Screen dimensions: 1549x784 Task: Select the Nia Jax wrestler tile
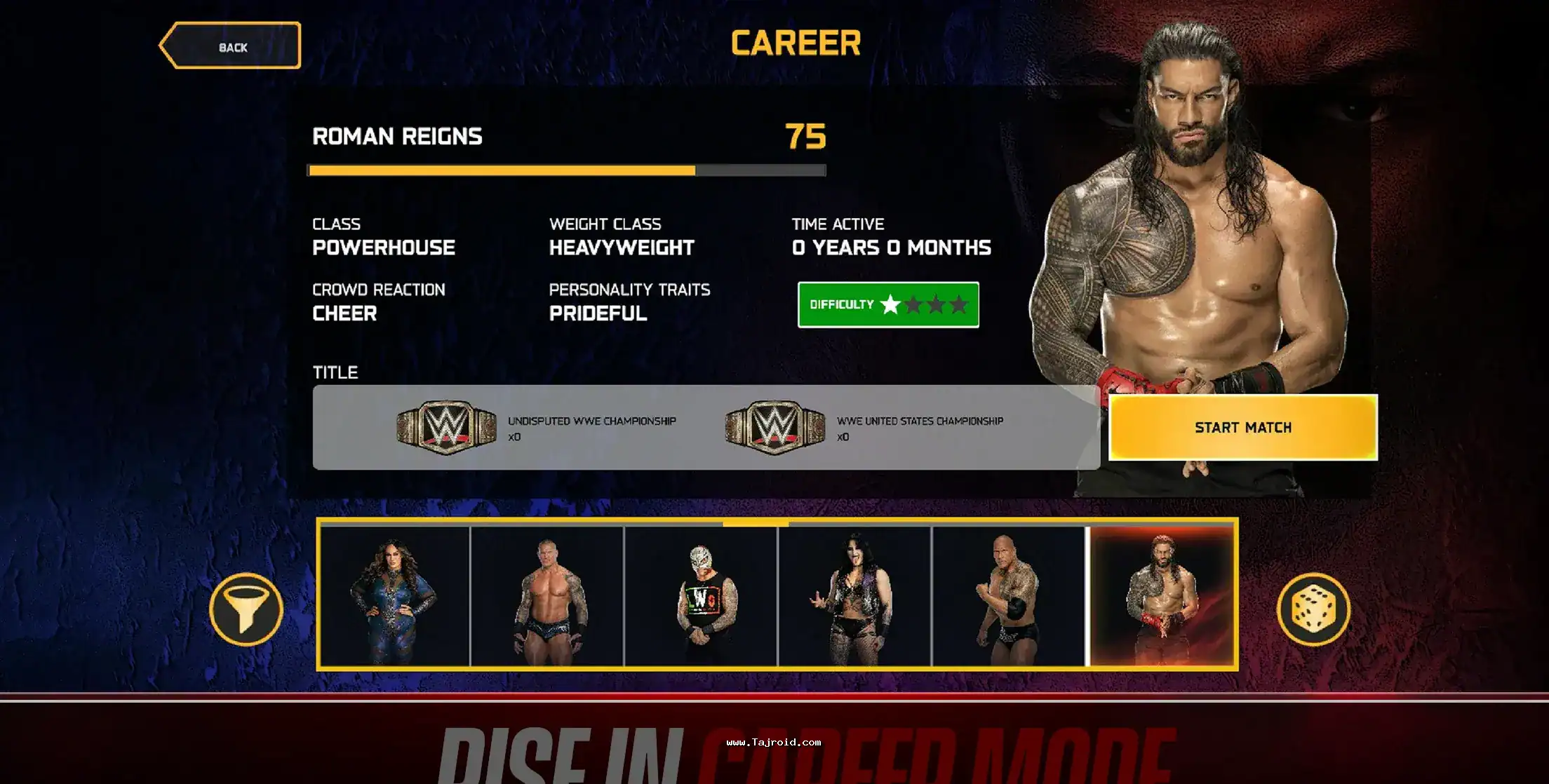pyautogui.click(x=395, y=595)
